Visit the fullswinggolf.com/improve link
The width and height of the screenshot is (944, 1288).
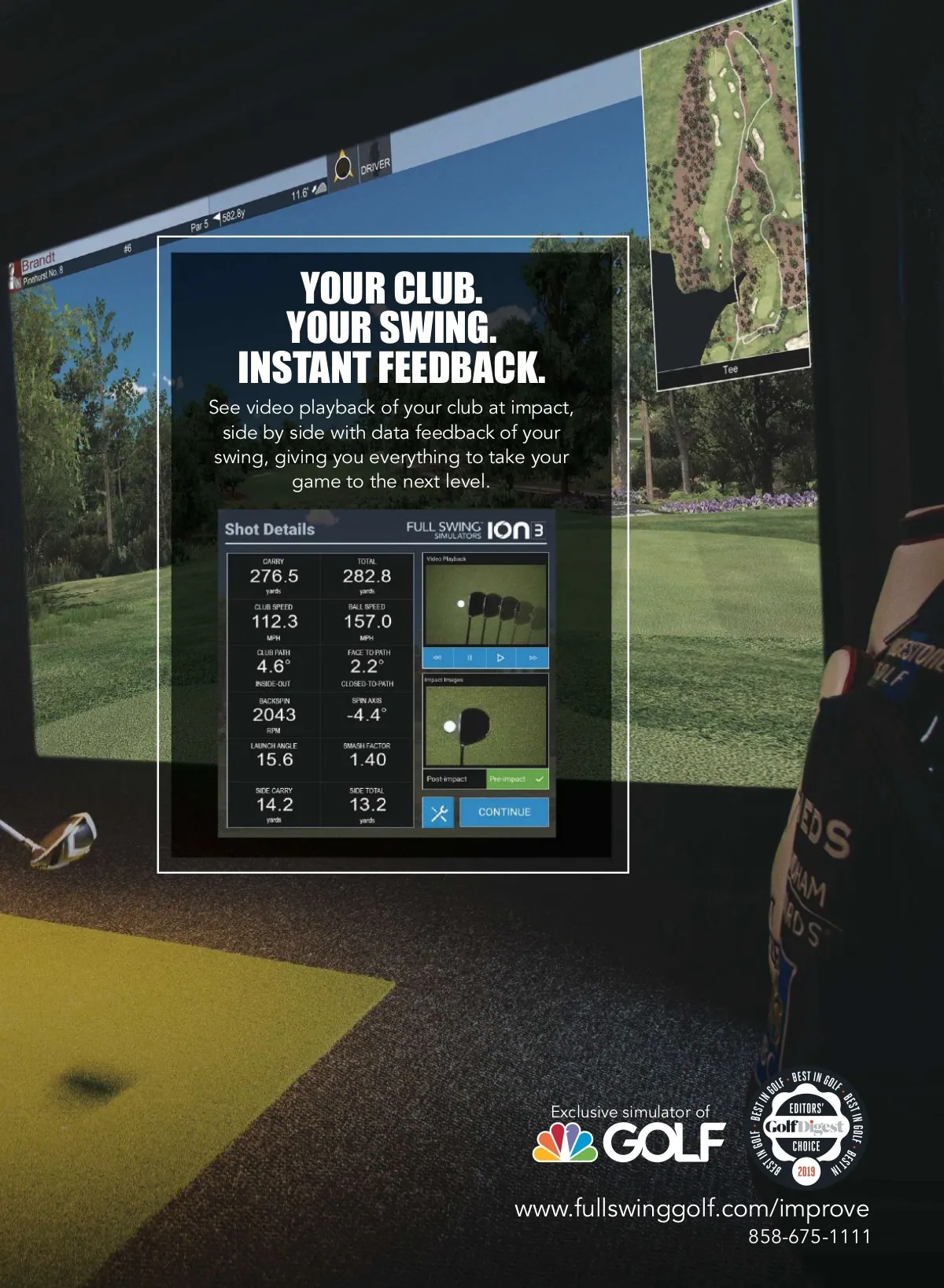coord(691,1209)
